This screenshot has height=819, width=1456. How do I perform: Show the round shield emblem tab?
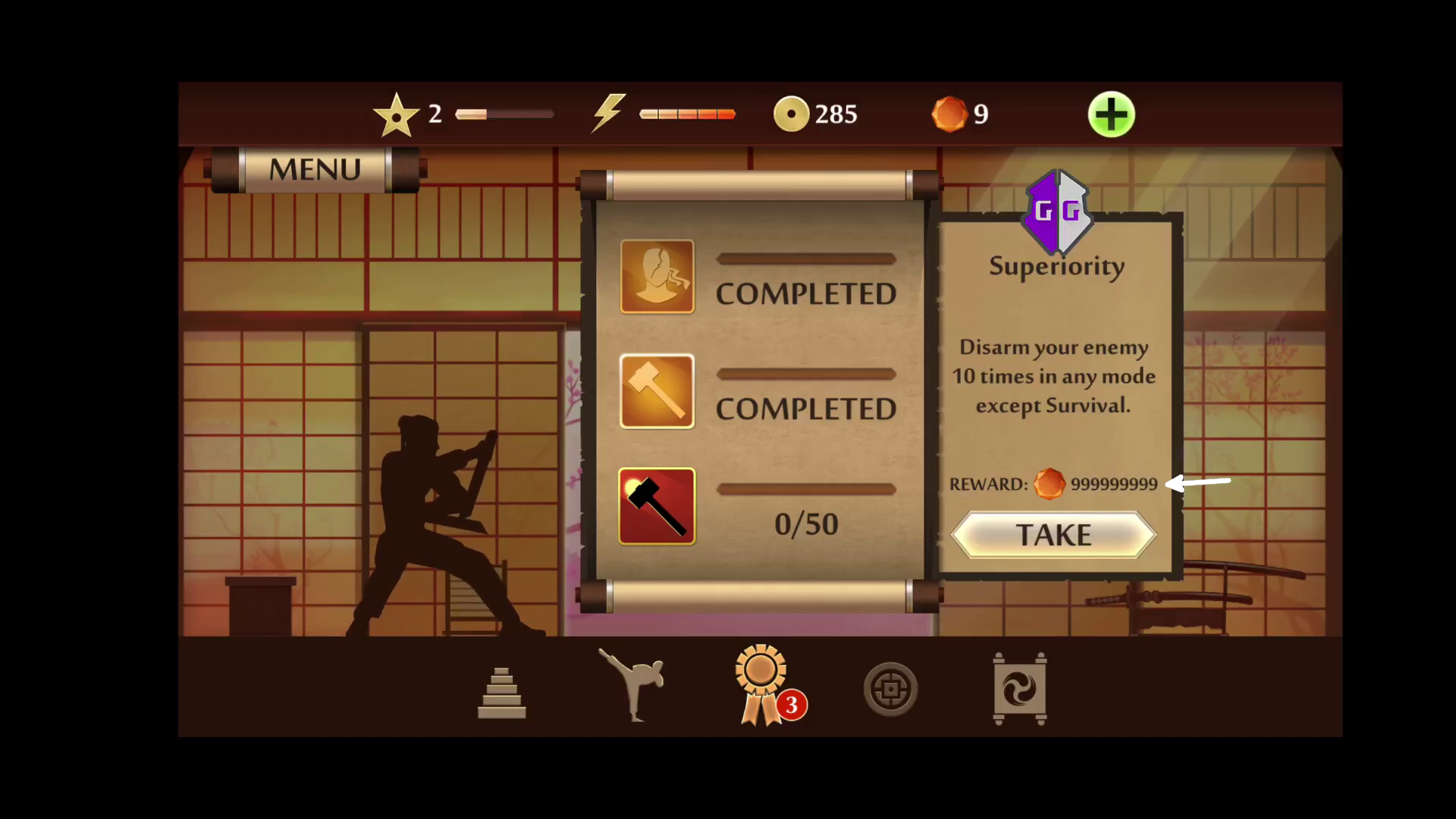click(x=890, y=689)
